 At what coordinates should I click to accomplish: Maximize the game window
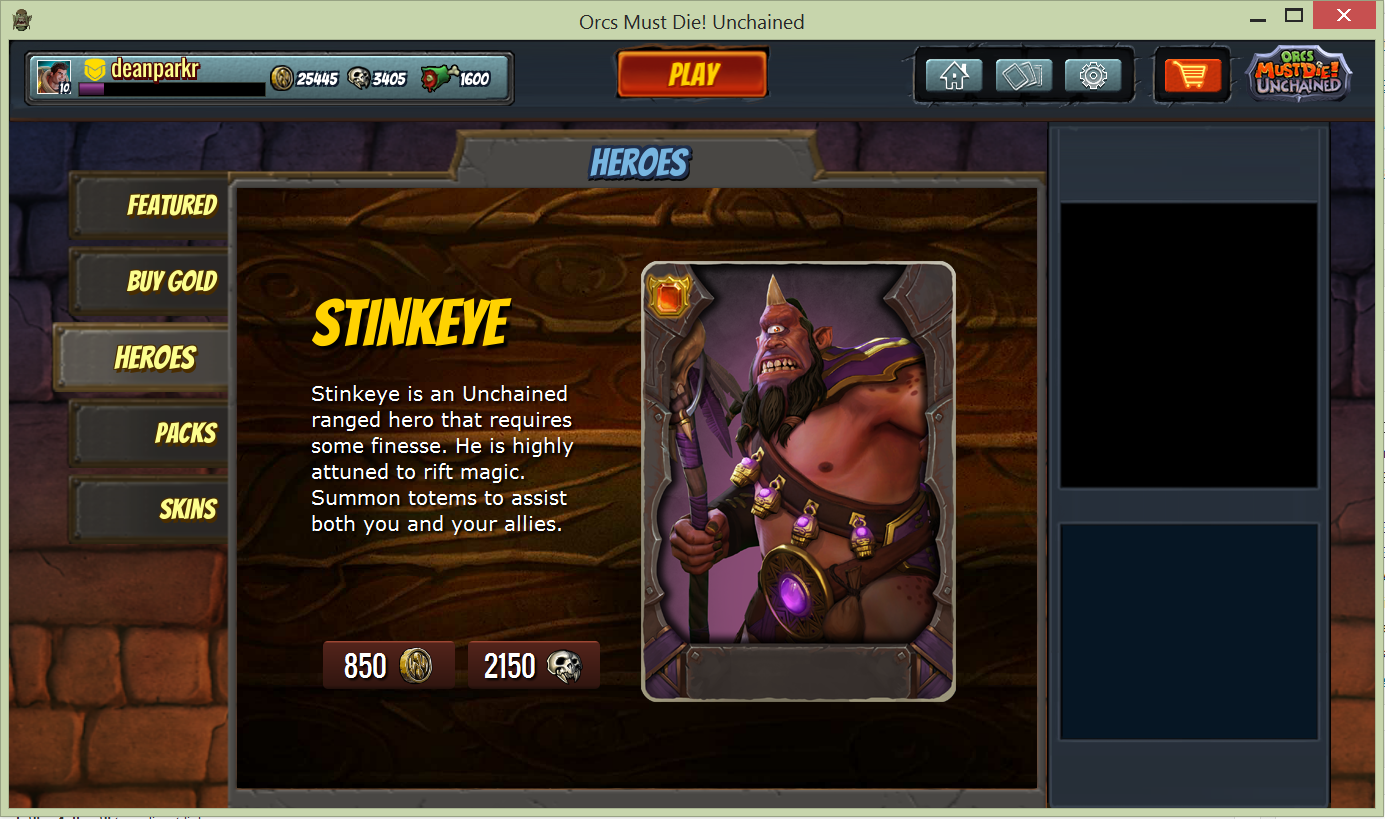coord(1293,16)
